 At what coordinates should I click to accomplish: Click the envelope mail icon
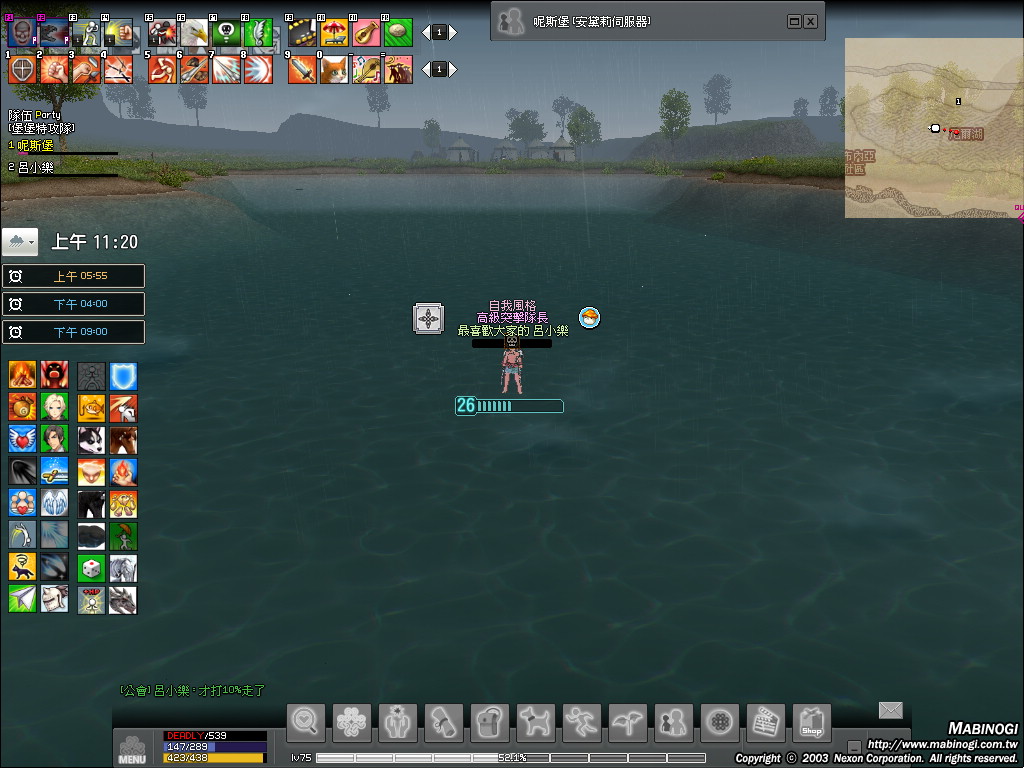coord(890,710)
